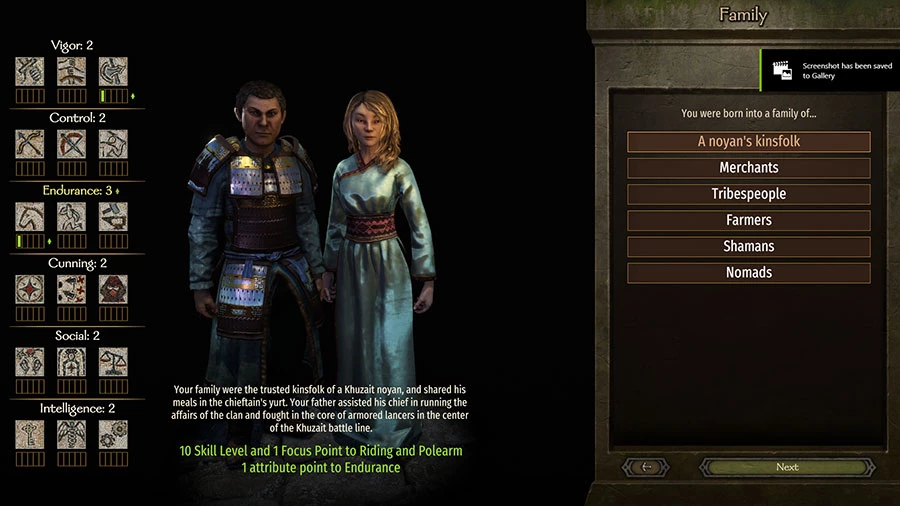Click the Trade scales skill icon
Screen dimensions: 900x506
coord(113,361)
